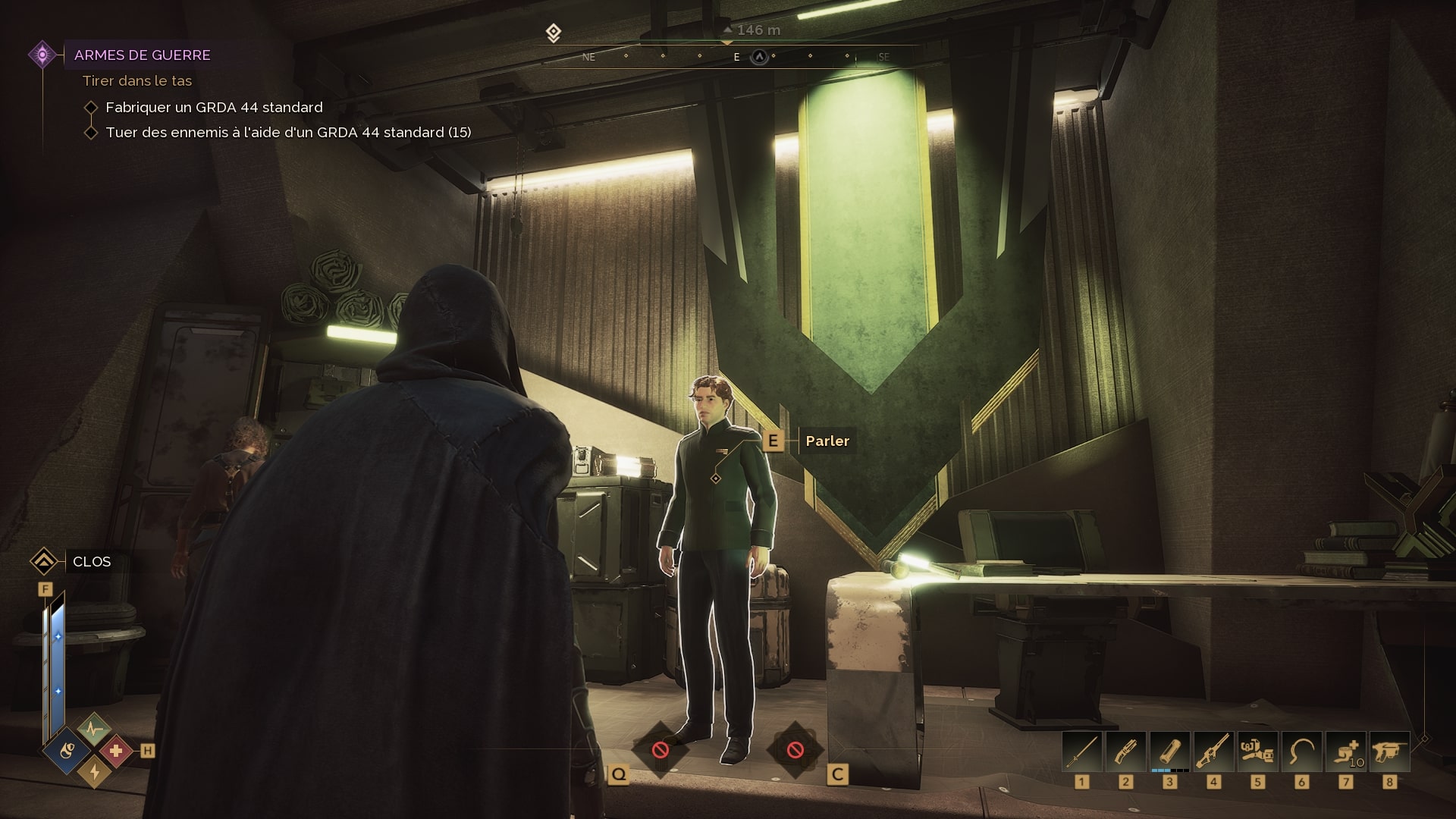
Task: Use the bandage healing item stack
Action: tap(1345, 752)
